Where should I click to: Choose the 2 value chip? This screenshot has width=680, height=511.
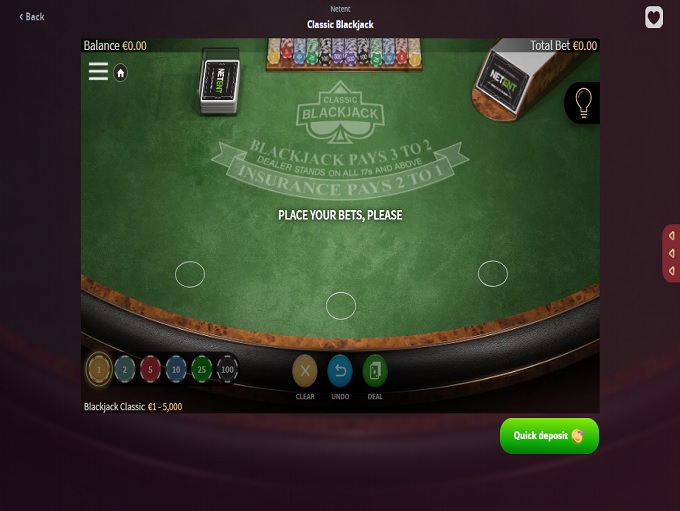tap(125, 370)
